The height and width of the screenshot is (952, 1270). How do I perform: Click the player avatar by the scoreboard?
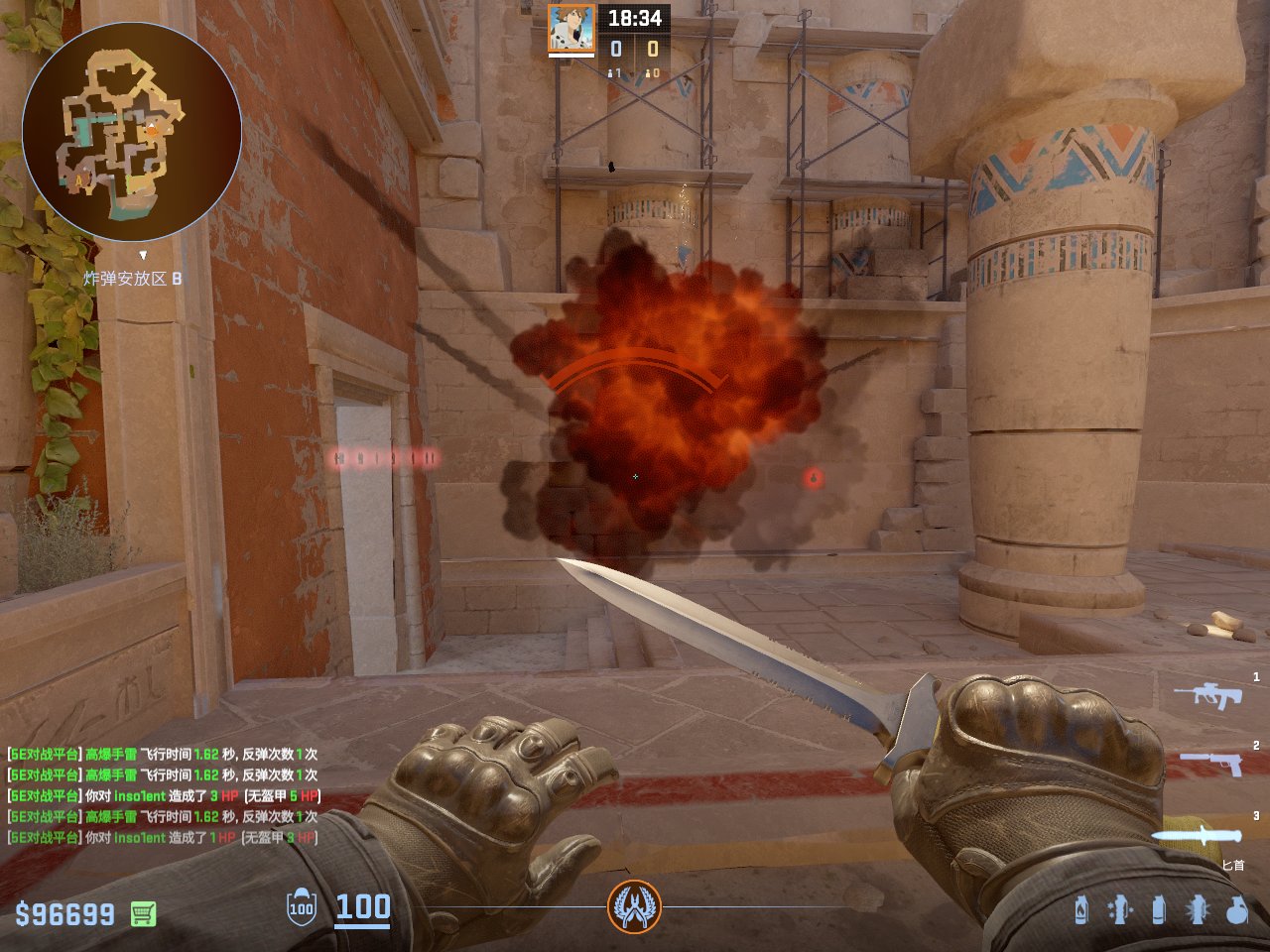pos(571,29)
